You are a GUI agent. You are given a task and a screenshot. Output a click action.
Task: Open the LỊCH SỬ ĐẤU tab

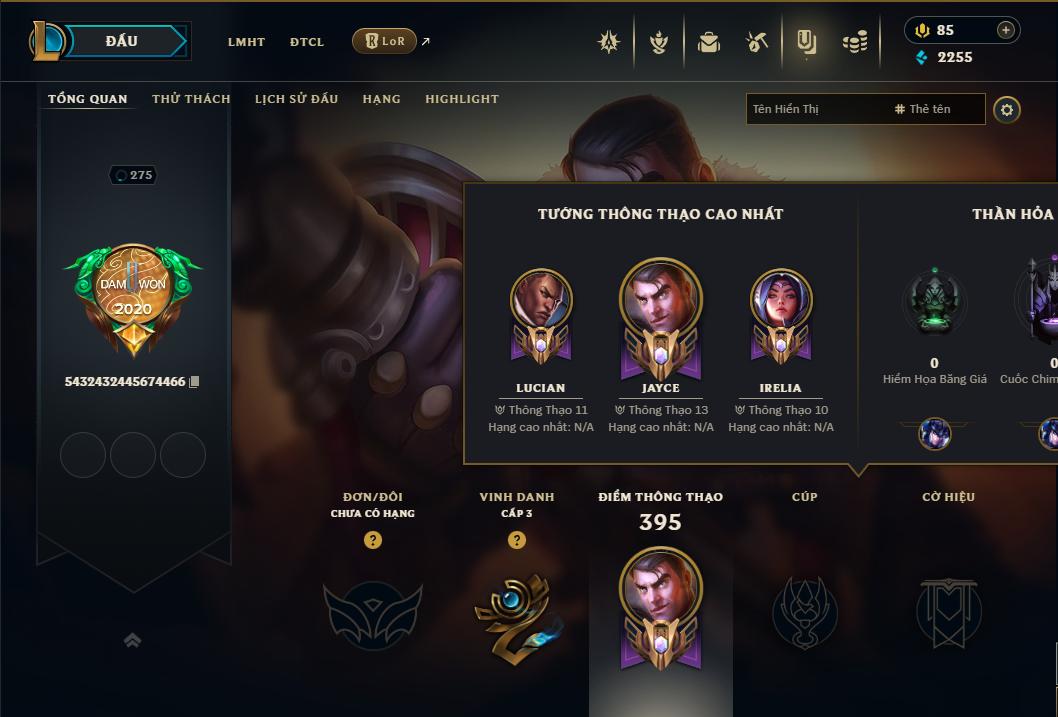(x=296, y=99)
